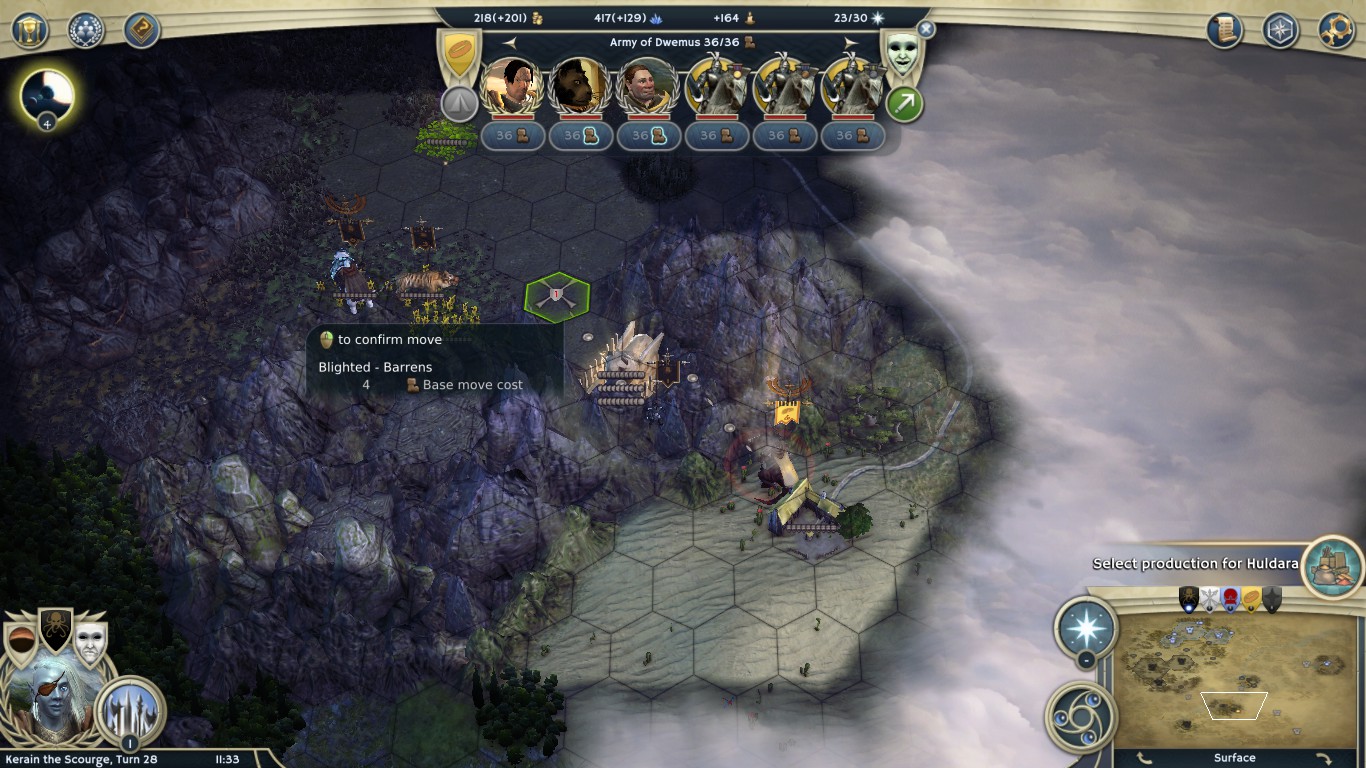
Task: Go to the next army arrow
Action: (850, 43)
